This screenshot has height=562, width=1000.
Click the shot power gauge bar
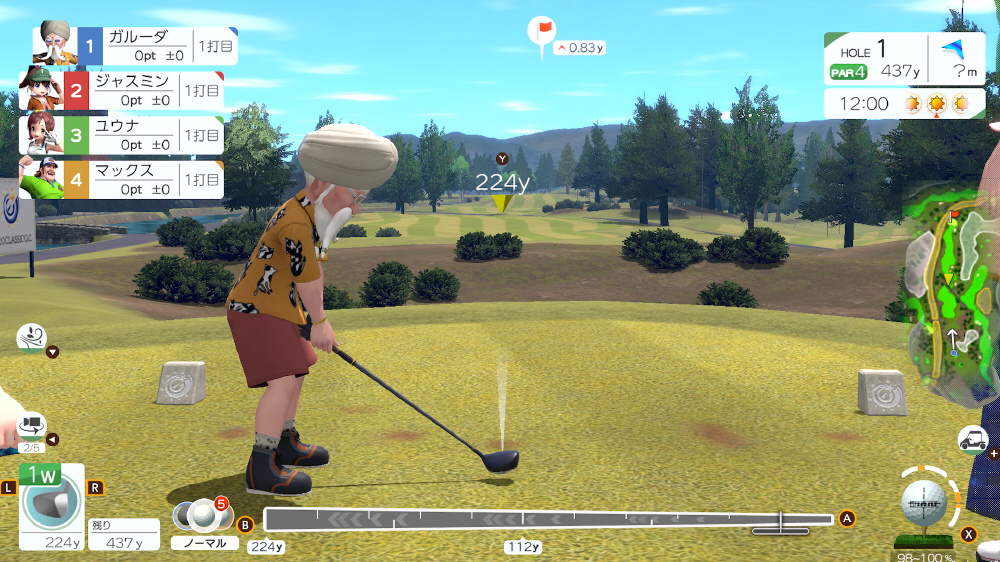tap(548, 519)
